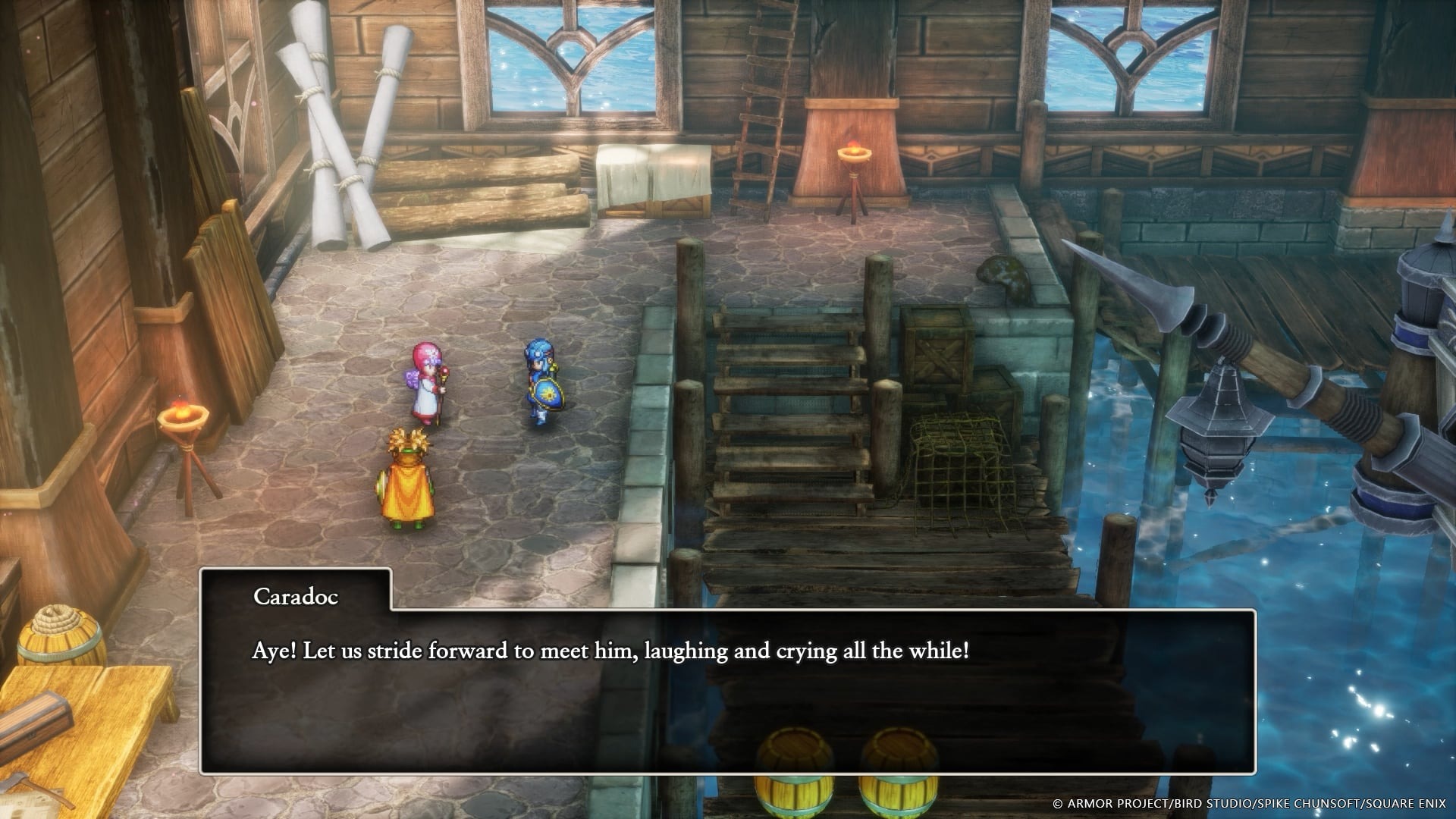Viewport: 1456px width, 819px height.
Task: Advance the dialogue text box
Action: pos(728,682)
